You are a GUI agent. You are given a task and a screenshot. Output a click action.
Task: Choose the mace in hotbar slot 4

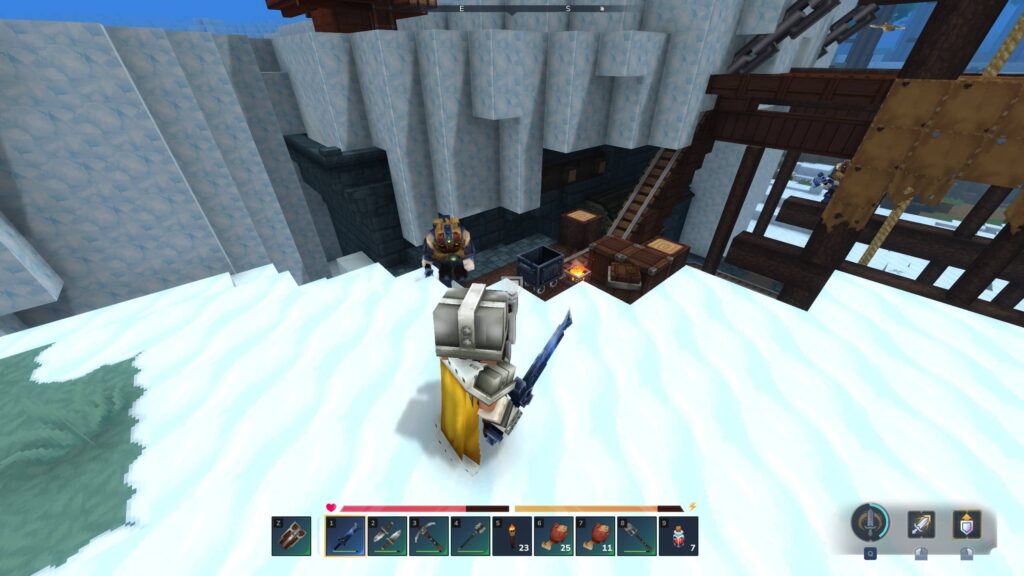(468, 536)
